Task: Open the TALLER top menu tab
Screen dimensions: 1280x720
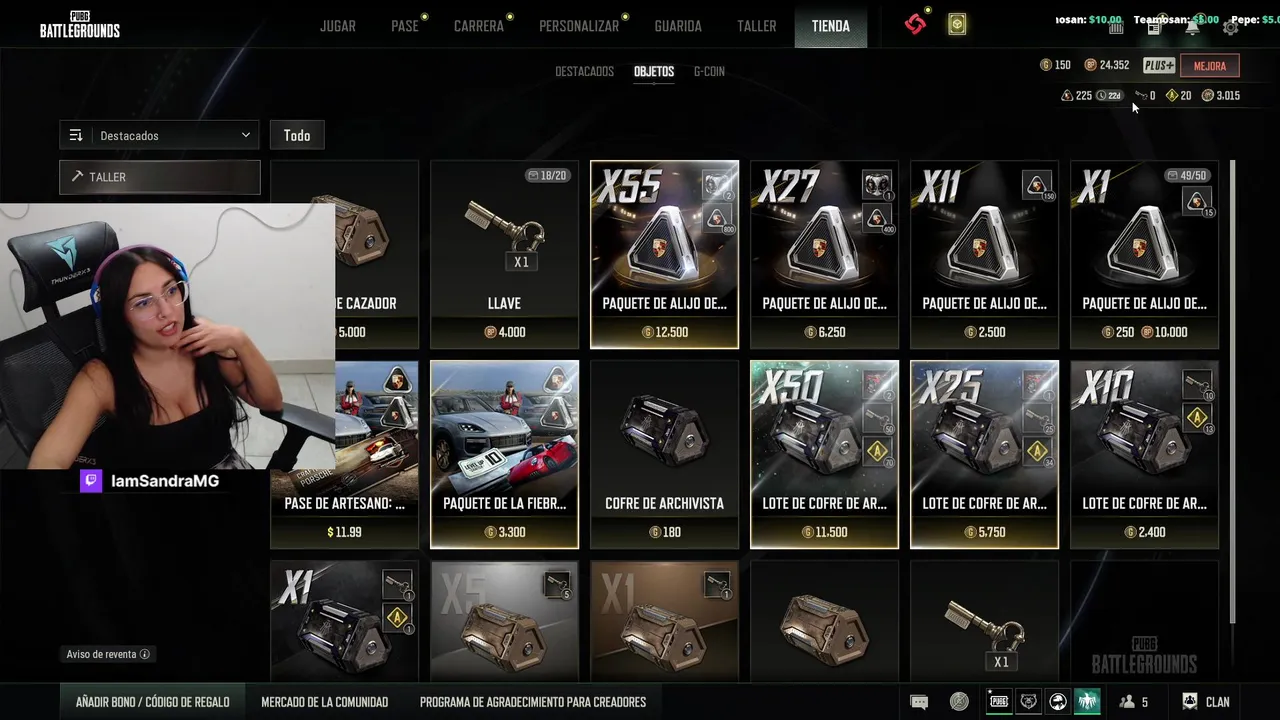Action: [x=756, y=26]
